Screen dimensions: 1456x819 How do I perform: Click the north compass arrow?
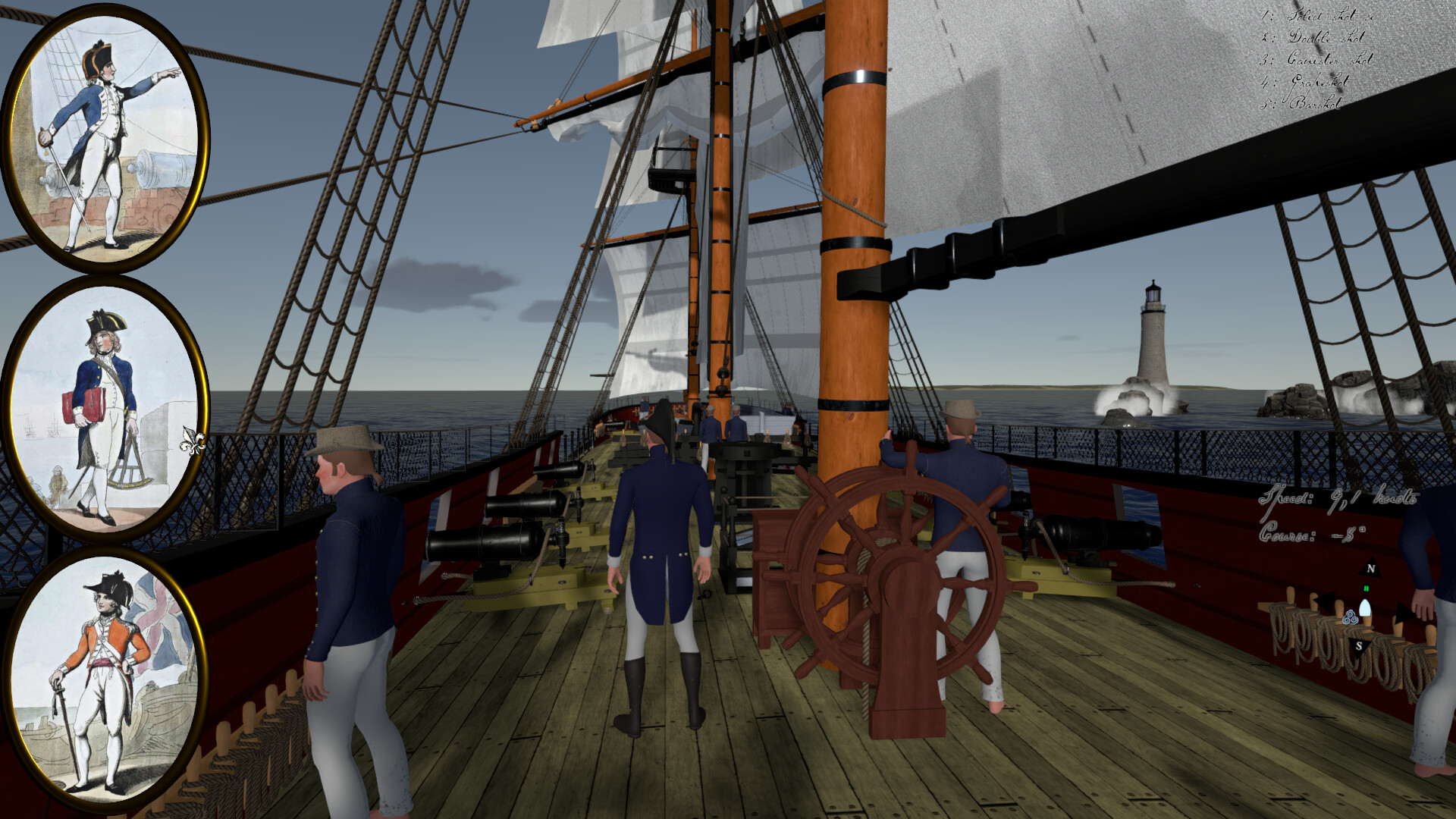coord(1370,567)
